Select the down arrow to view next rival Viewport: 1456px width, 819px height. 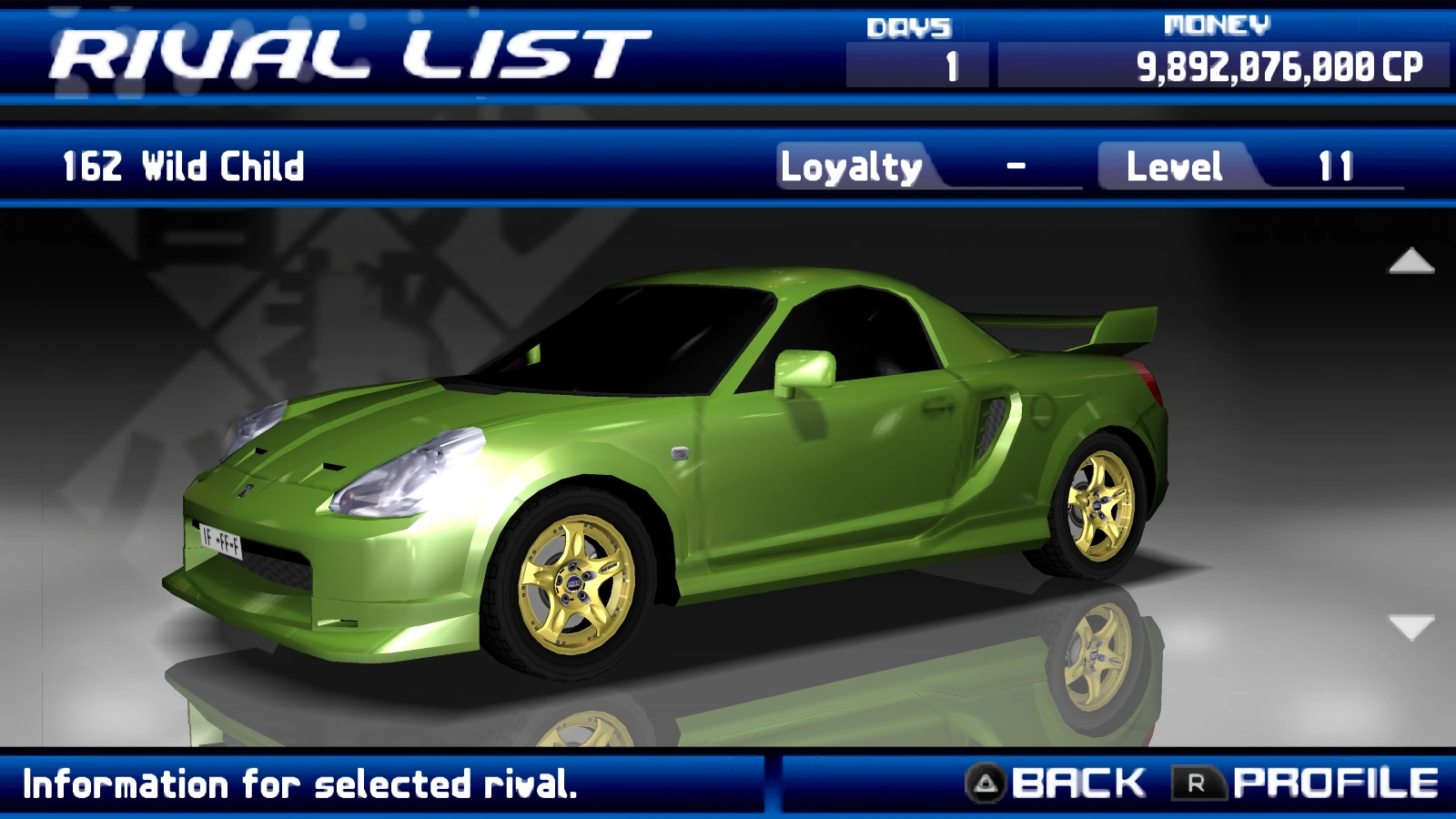click(x=1410, y=626)
